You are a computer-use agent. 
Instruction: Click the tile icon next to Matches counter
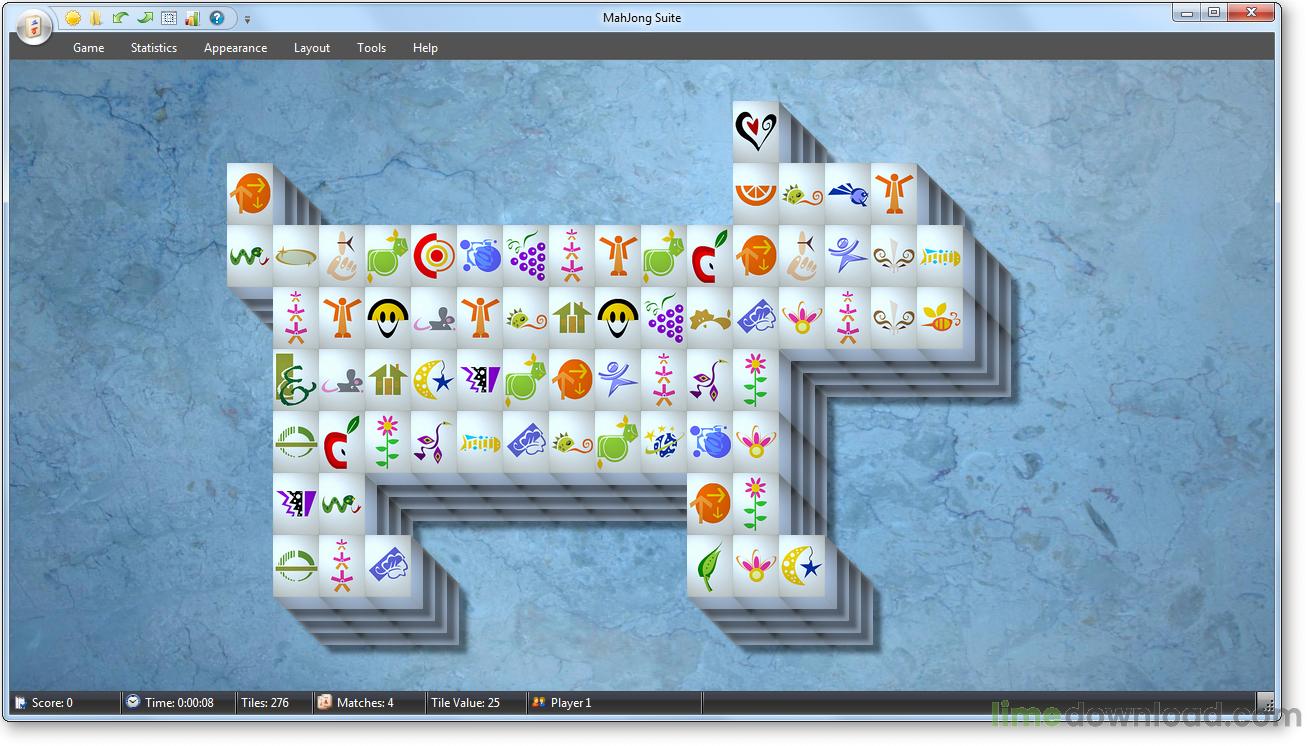click(x=324, y=702)
